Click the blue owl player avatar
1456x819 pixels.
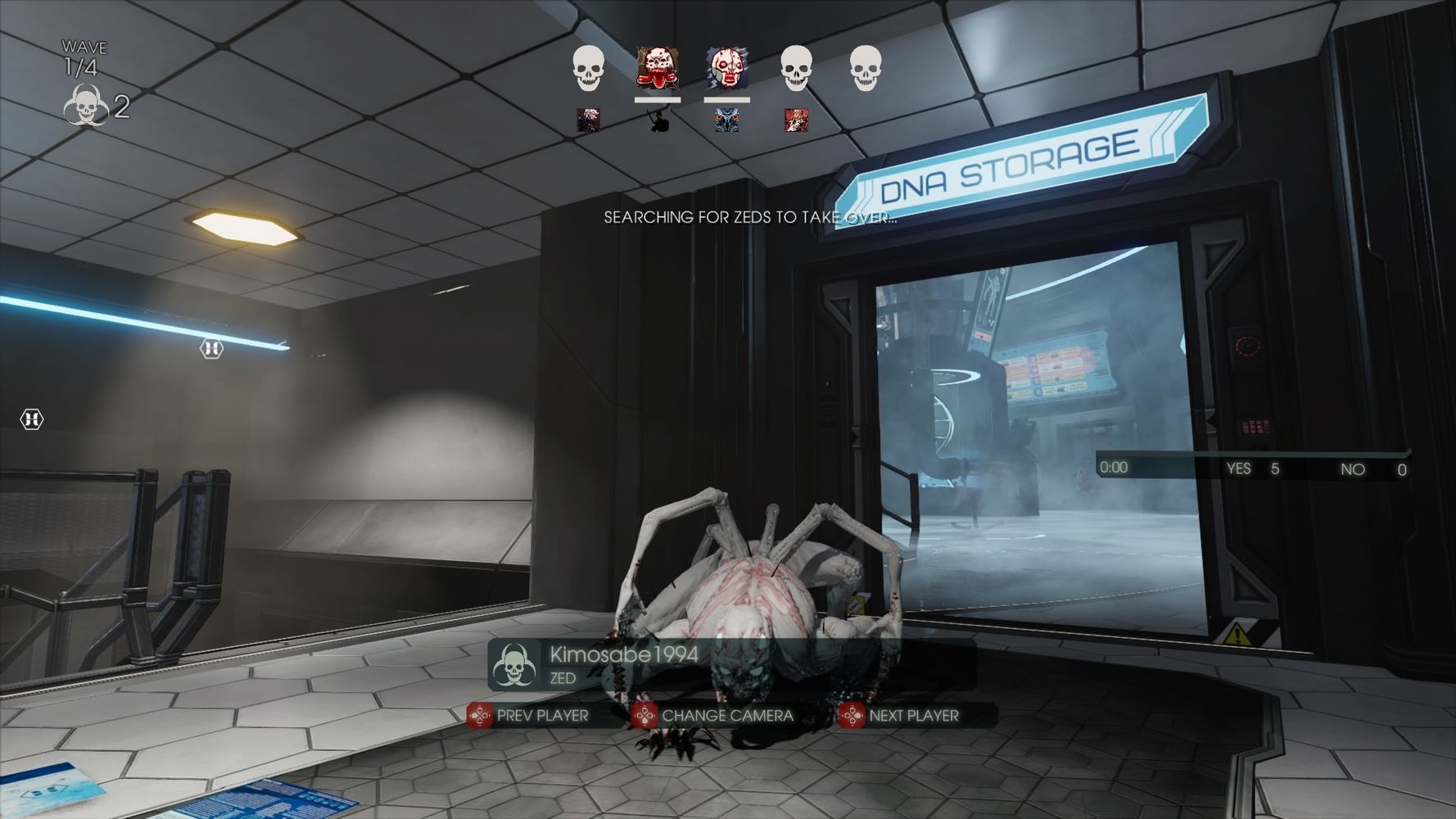[x=727, y=120]
